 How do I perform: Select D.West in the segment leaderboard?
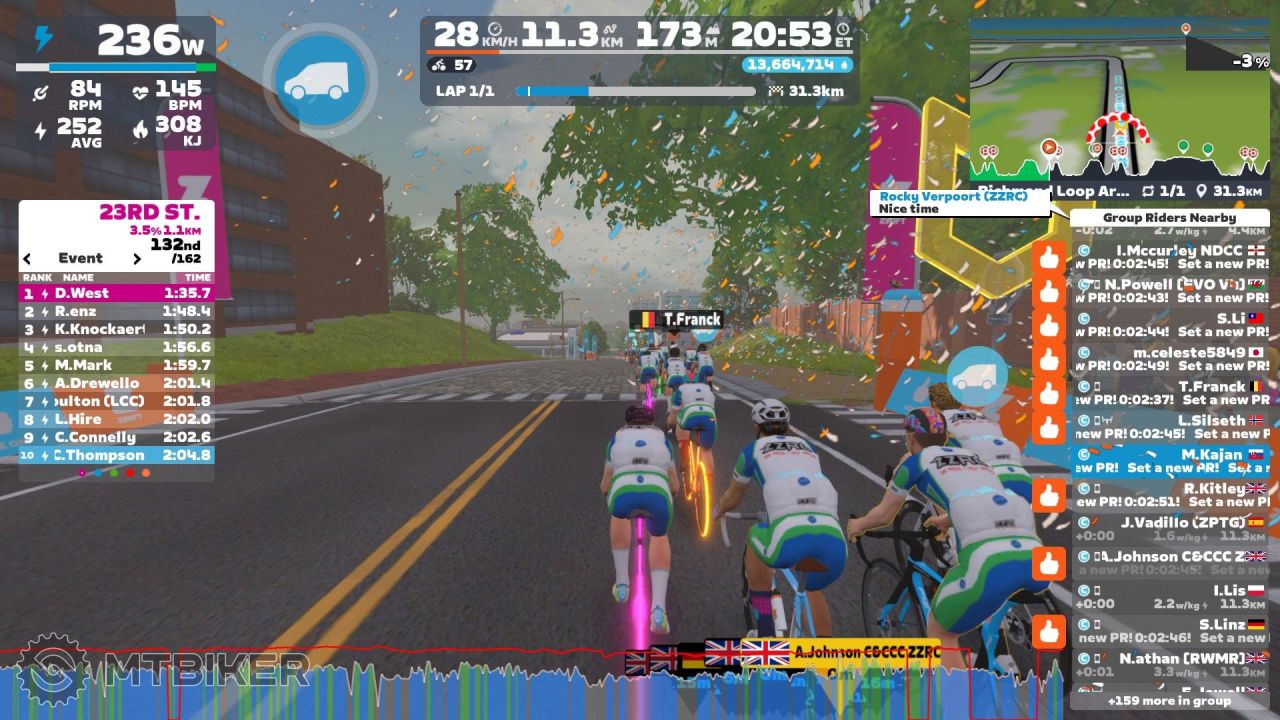(116, 293)
